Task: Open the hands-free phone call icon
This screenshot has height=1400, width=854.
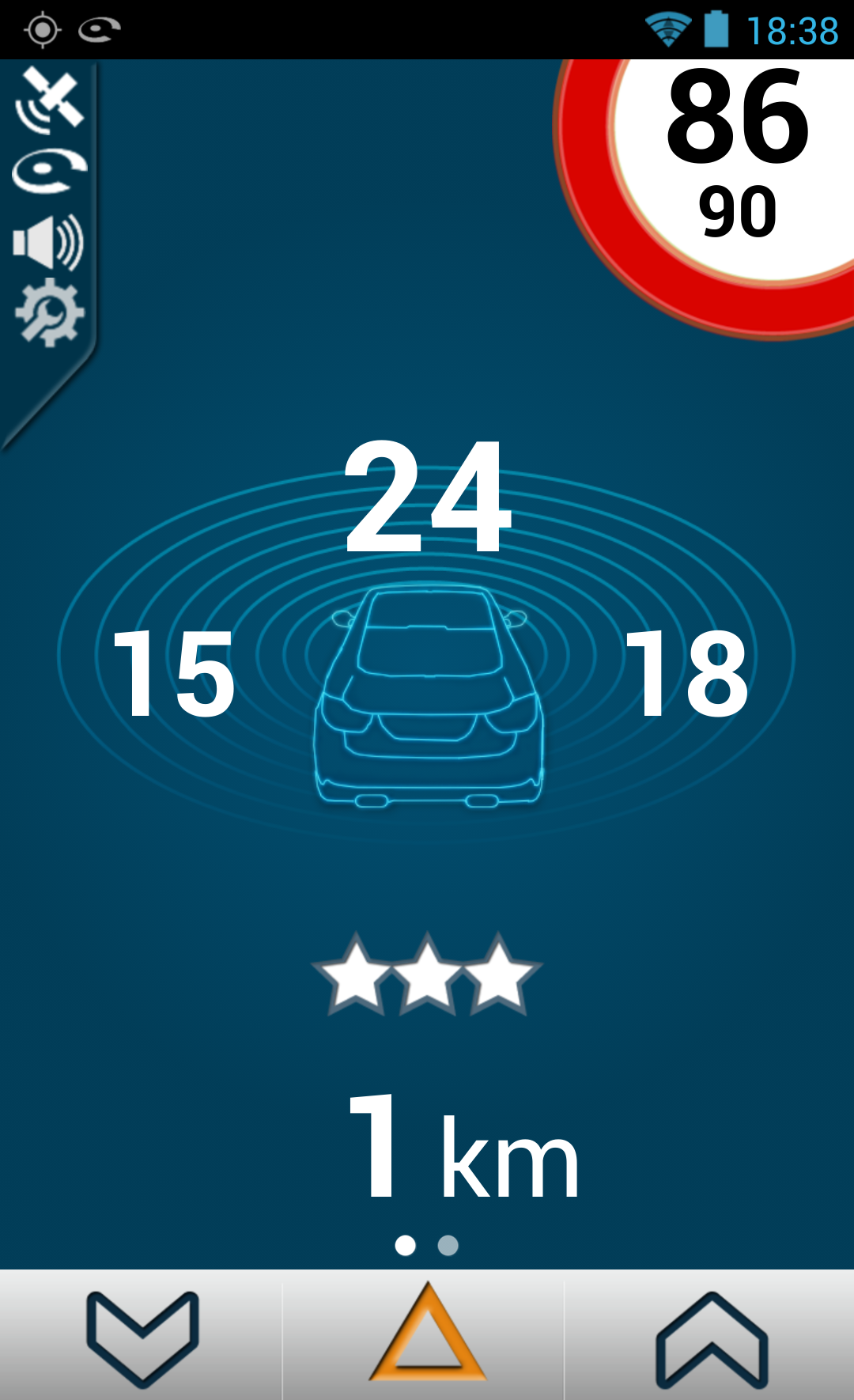Action: pyautogui.click(x=49, y=170)
